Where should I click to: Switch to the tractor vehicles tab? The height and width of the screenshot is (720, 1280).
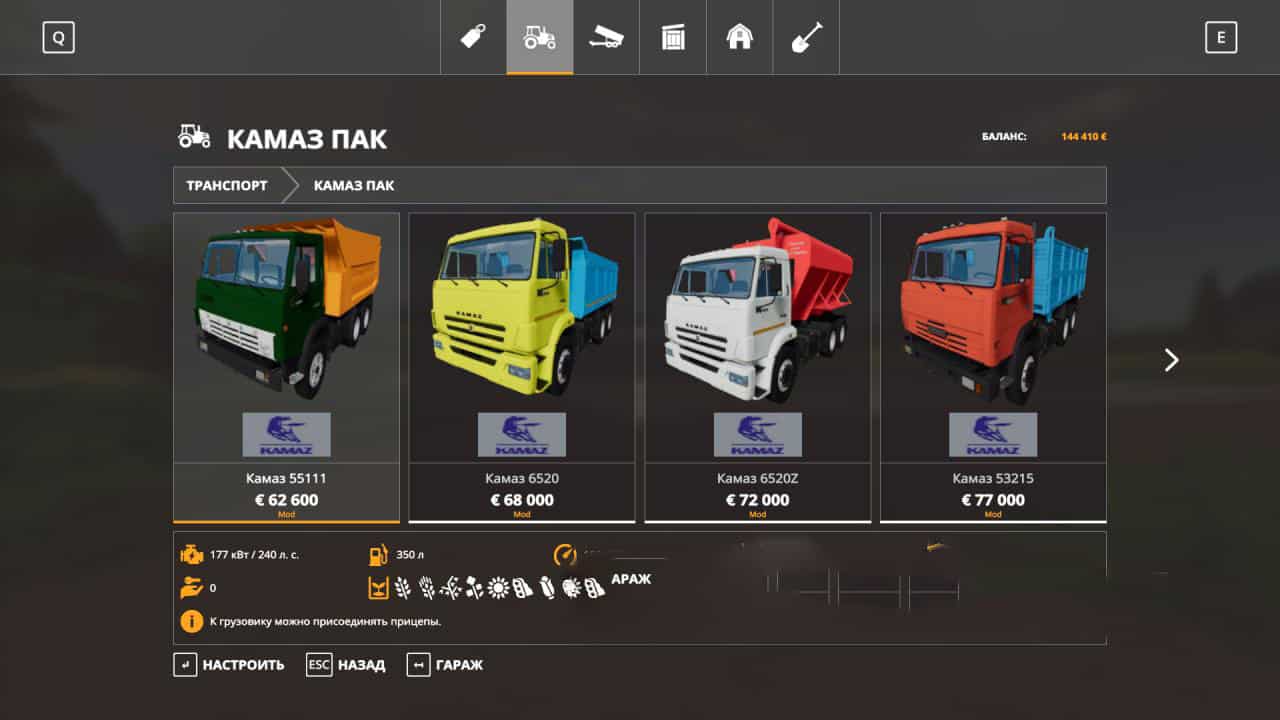tap(540, 37)
